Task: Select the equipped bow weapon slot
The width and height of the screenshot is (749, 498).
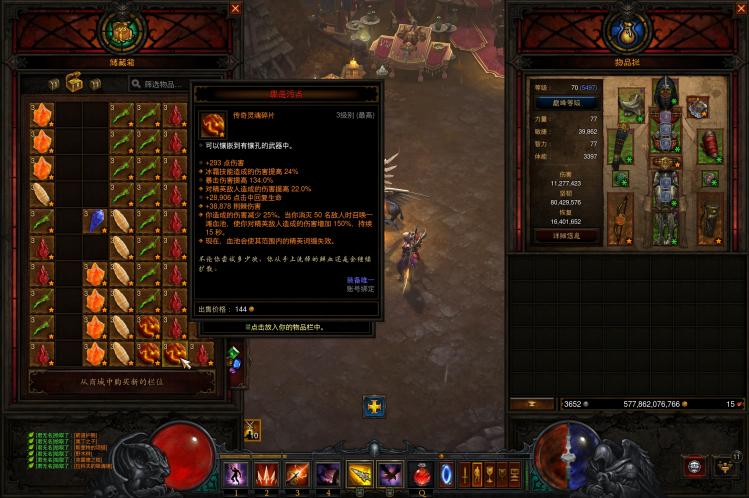Action: click(x=620, y=218)
